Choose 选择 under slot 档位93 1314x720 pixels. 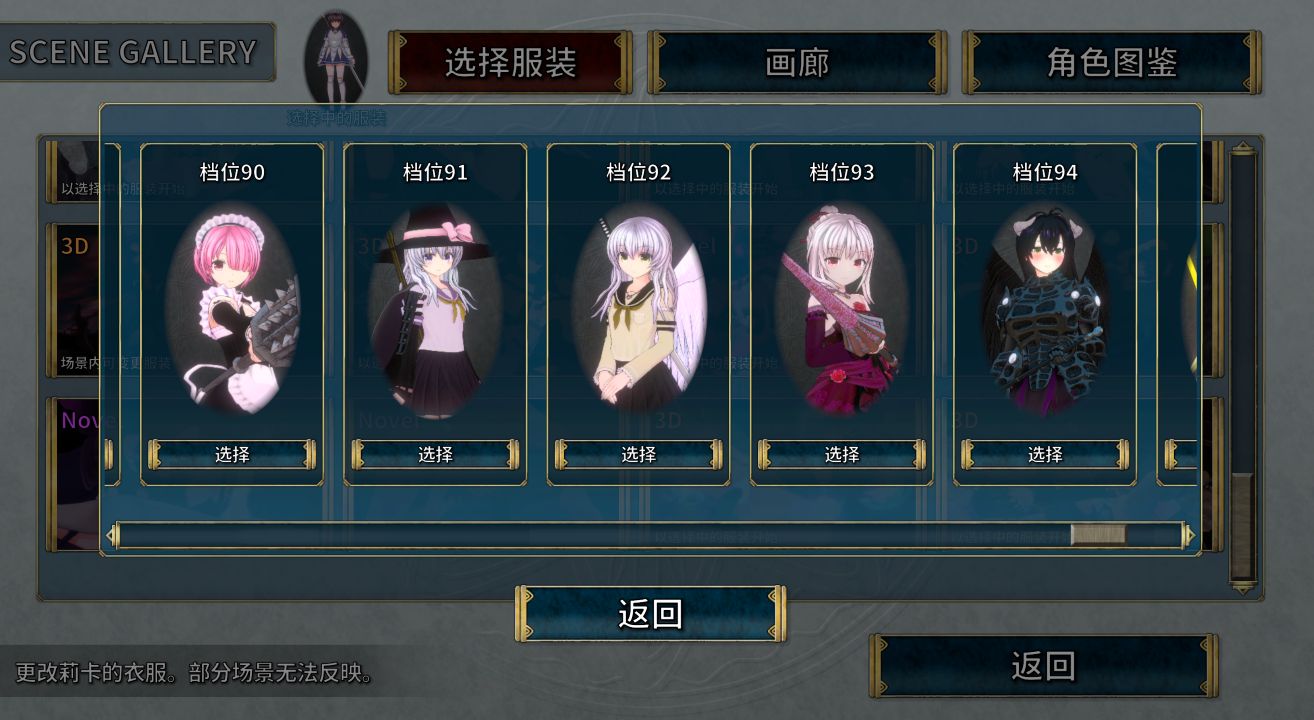(841, 454)
